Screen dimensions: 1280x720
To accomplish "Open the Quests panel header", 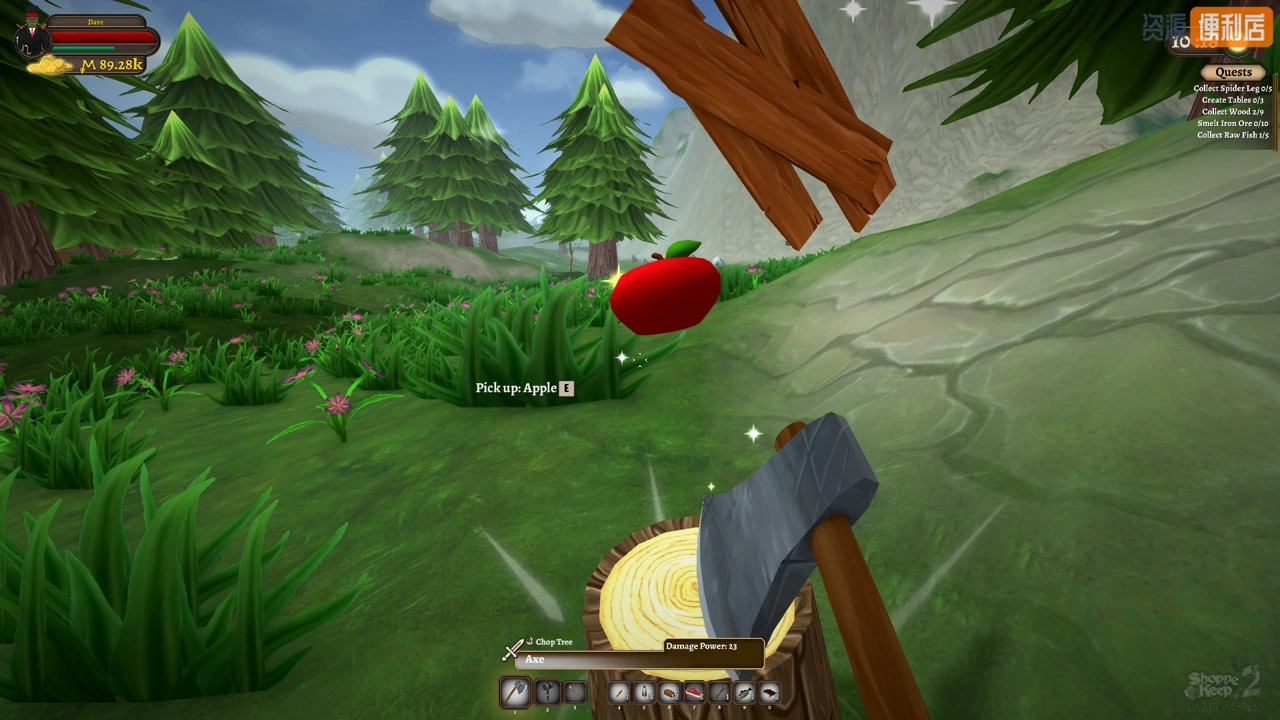I will click(1233, 72).
